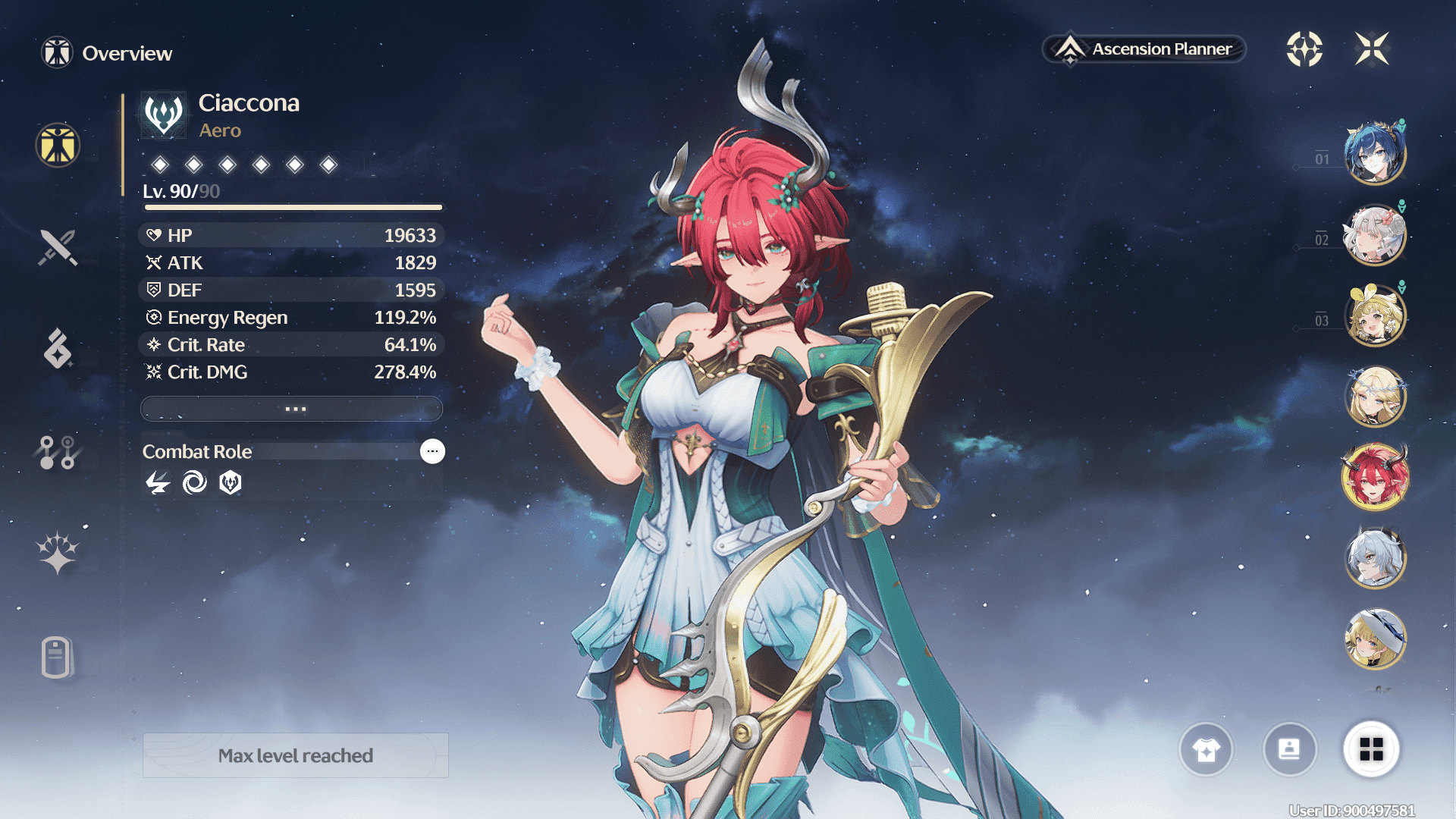Choose the silver-haired character portrait
This screenshot has height=819, width=1456.
pos(1375,558)
